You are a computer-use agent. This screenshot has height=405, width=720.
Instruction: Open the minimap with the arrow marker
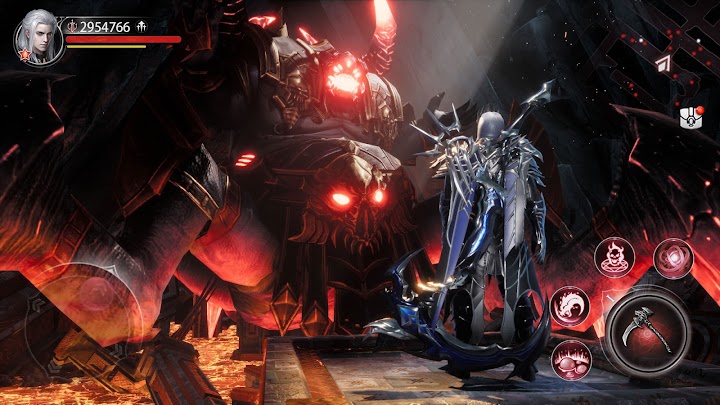[664, 63]
